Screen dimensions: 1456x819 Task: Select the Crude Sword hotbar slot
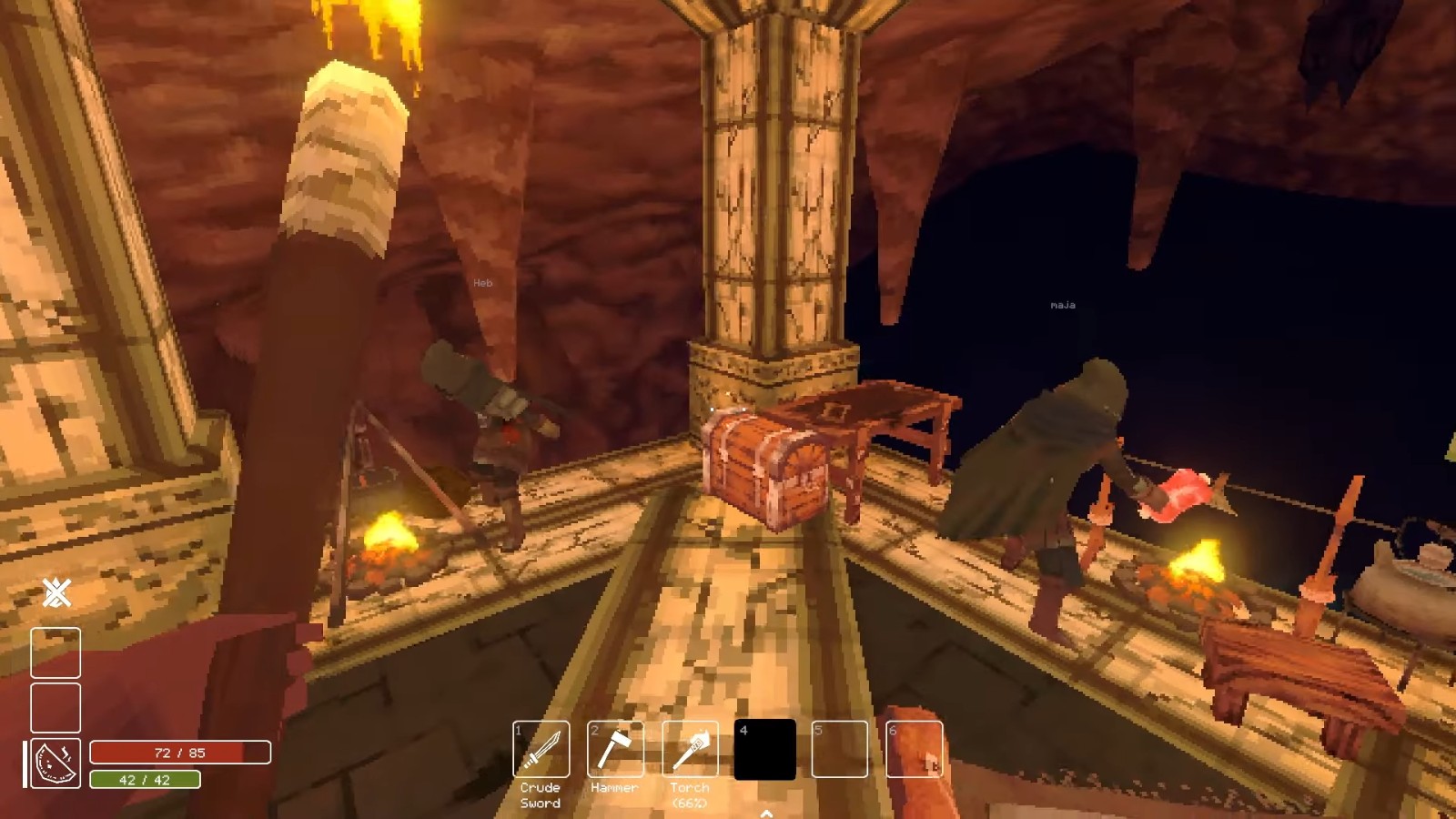click(x=541, y=749)
